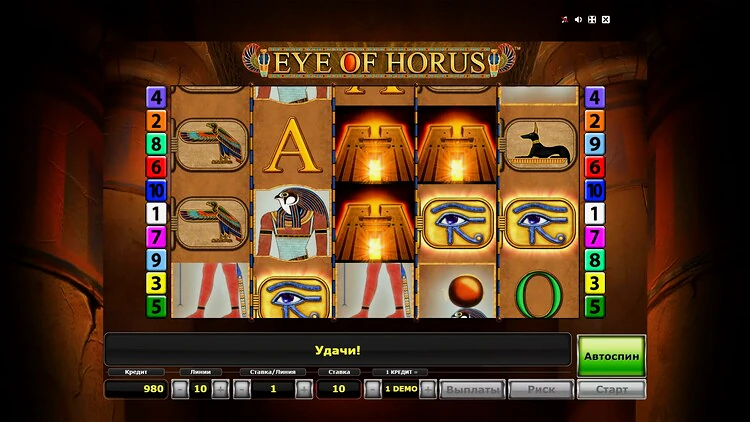
Task: Decrease the number of Линии
Action: pyautogui.click(x=180, y=389)
